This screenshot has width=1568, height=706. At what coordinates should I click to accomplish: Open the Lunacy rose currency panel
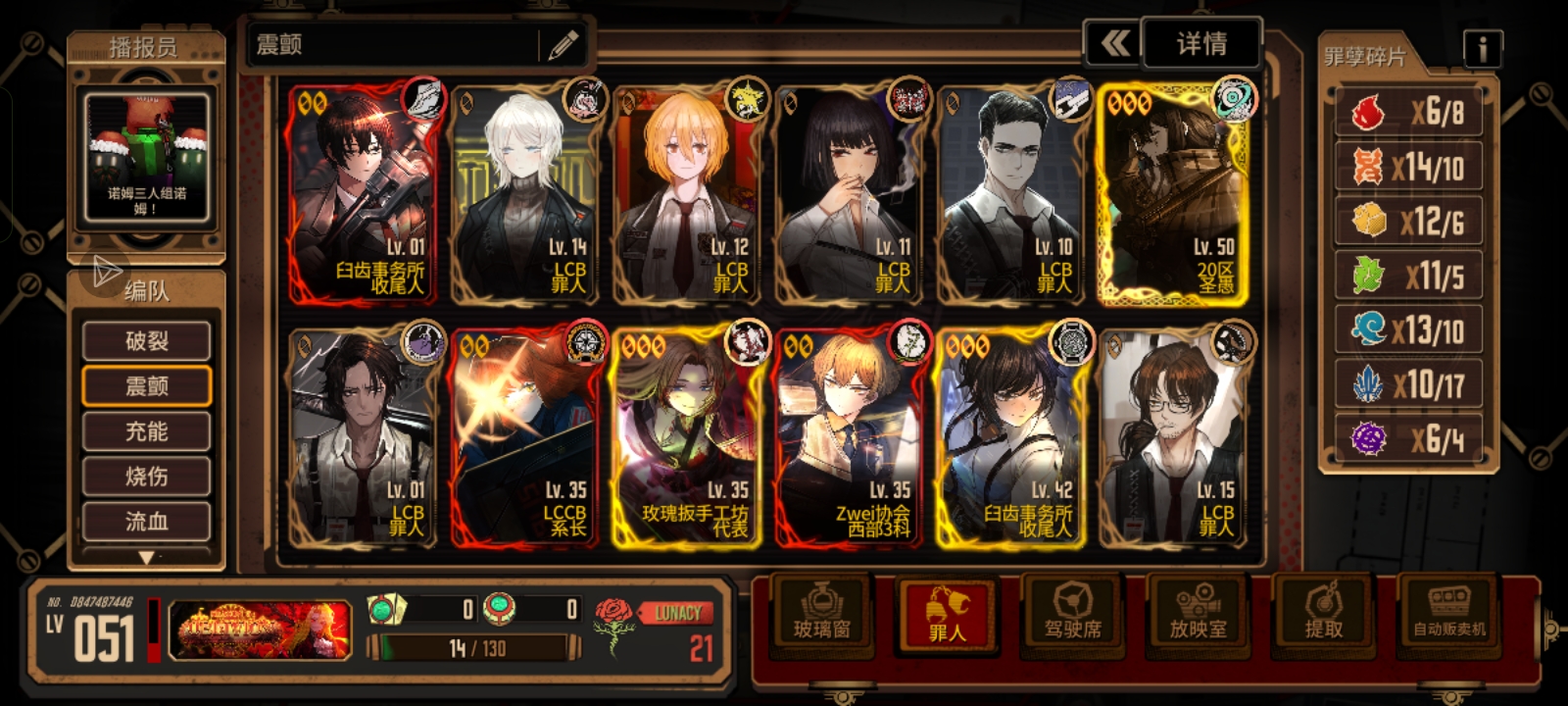point(657,630)
